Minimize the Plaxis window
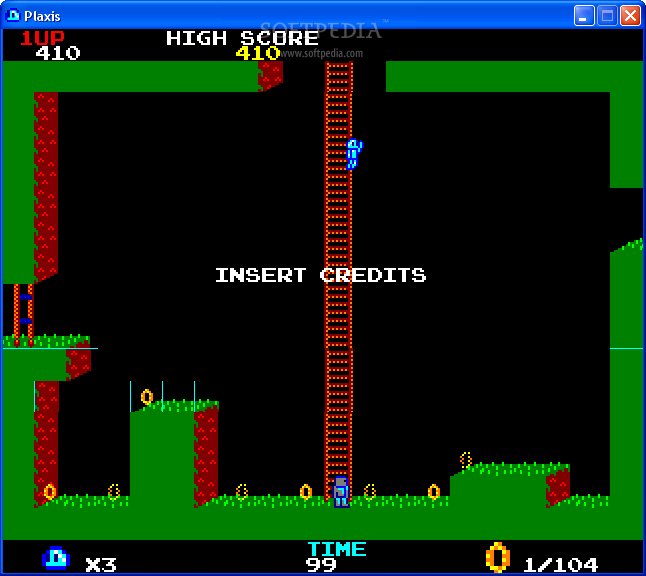The image size is (646, 576). click(584, 15)
